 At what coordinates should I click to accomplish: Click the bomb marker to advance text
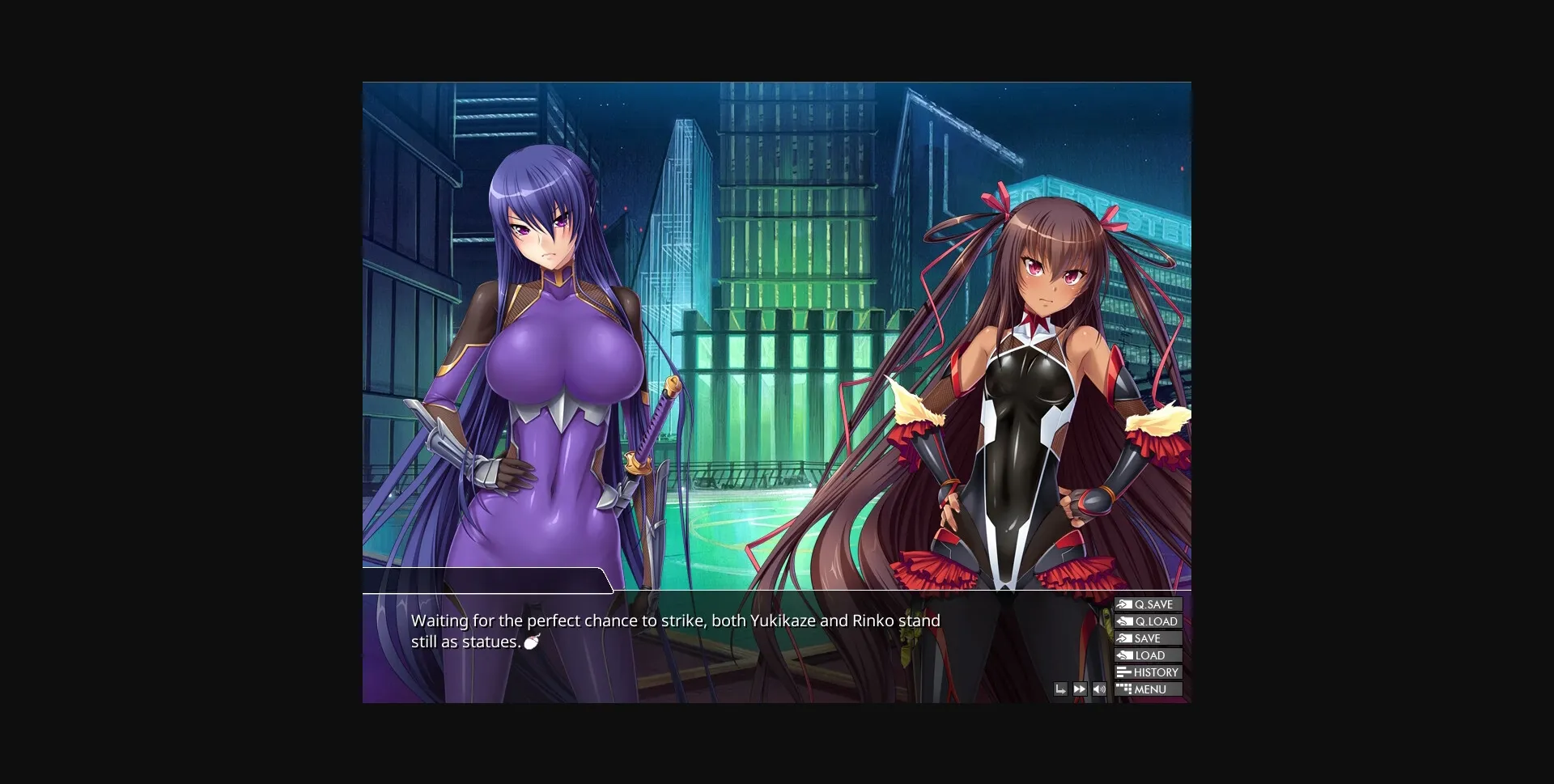click(532, 642)
